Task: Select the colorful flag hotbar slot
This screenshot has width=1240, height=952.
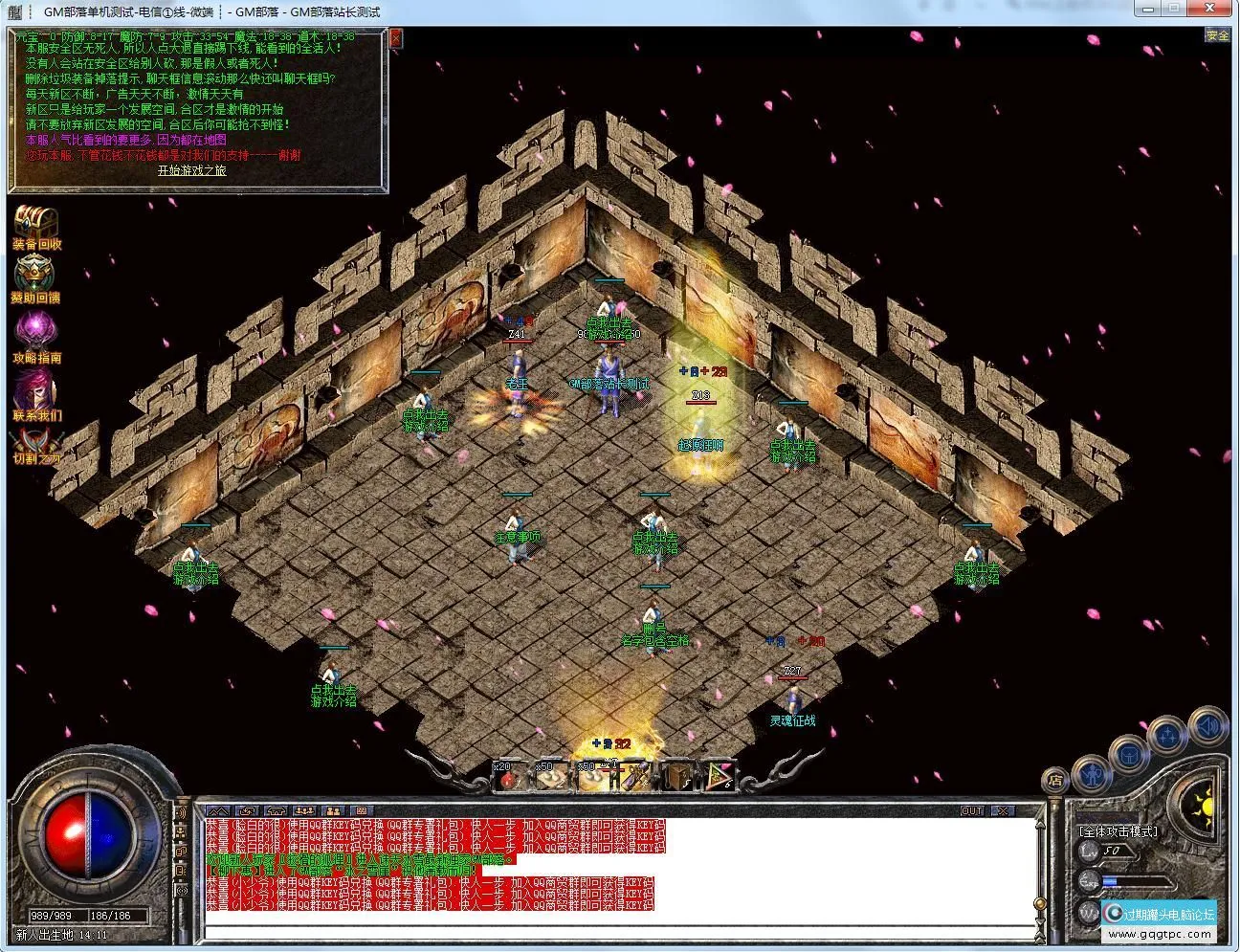Action: (x=720, y=776)
